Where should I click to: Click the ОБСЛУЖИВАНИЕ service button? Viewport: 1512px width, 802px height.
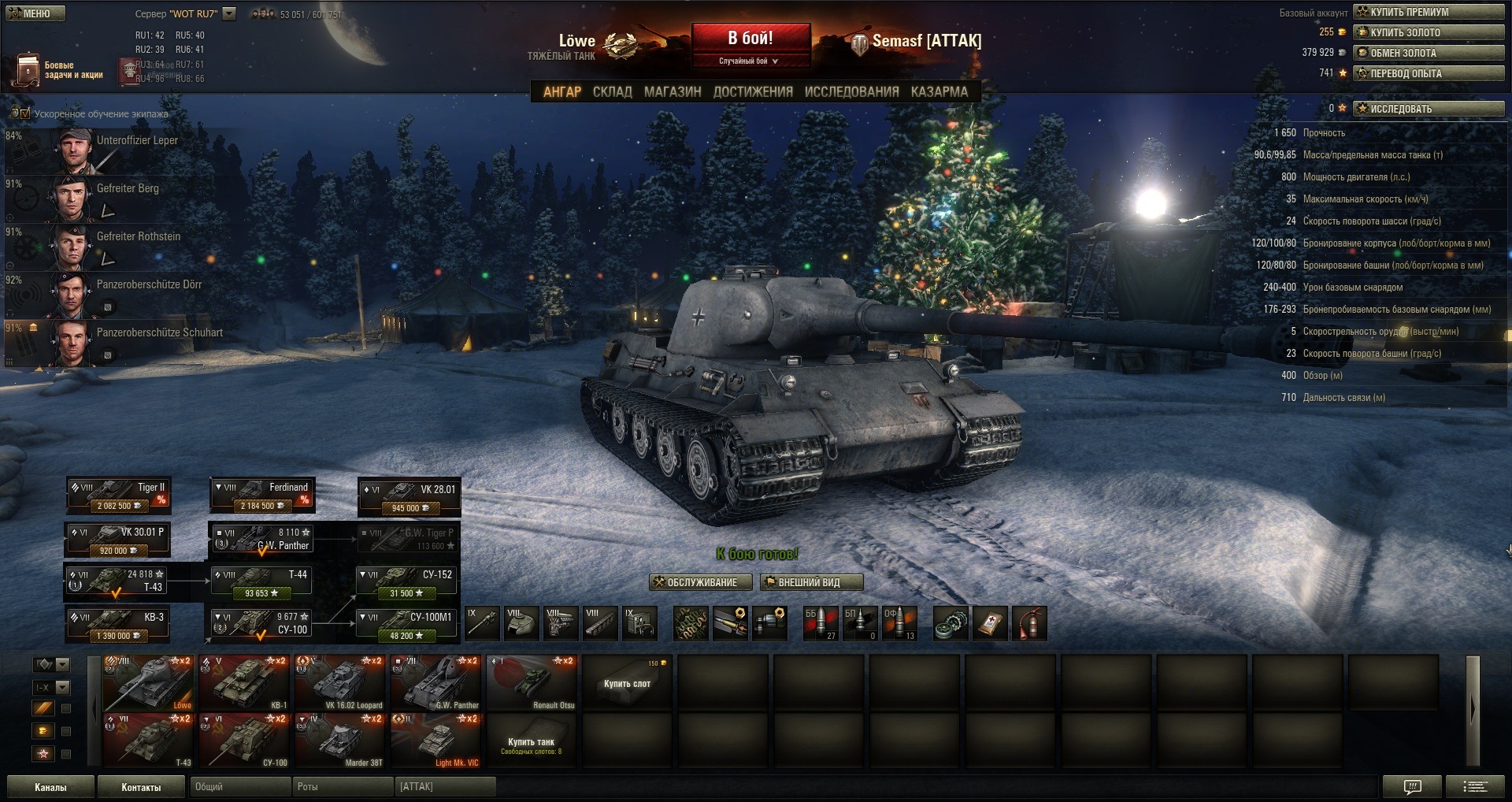pyautogui.click(x=695, y=582)
